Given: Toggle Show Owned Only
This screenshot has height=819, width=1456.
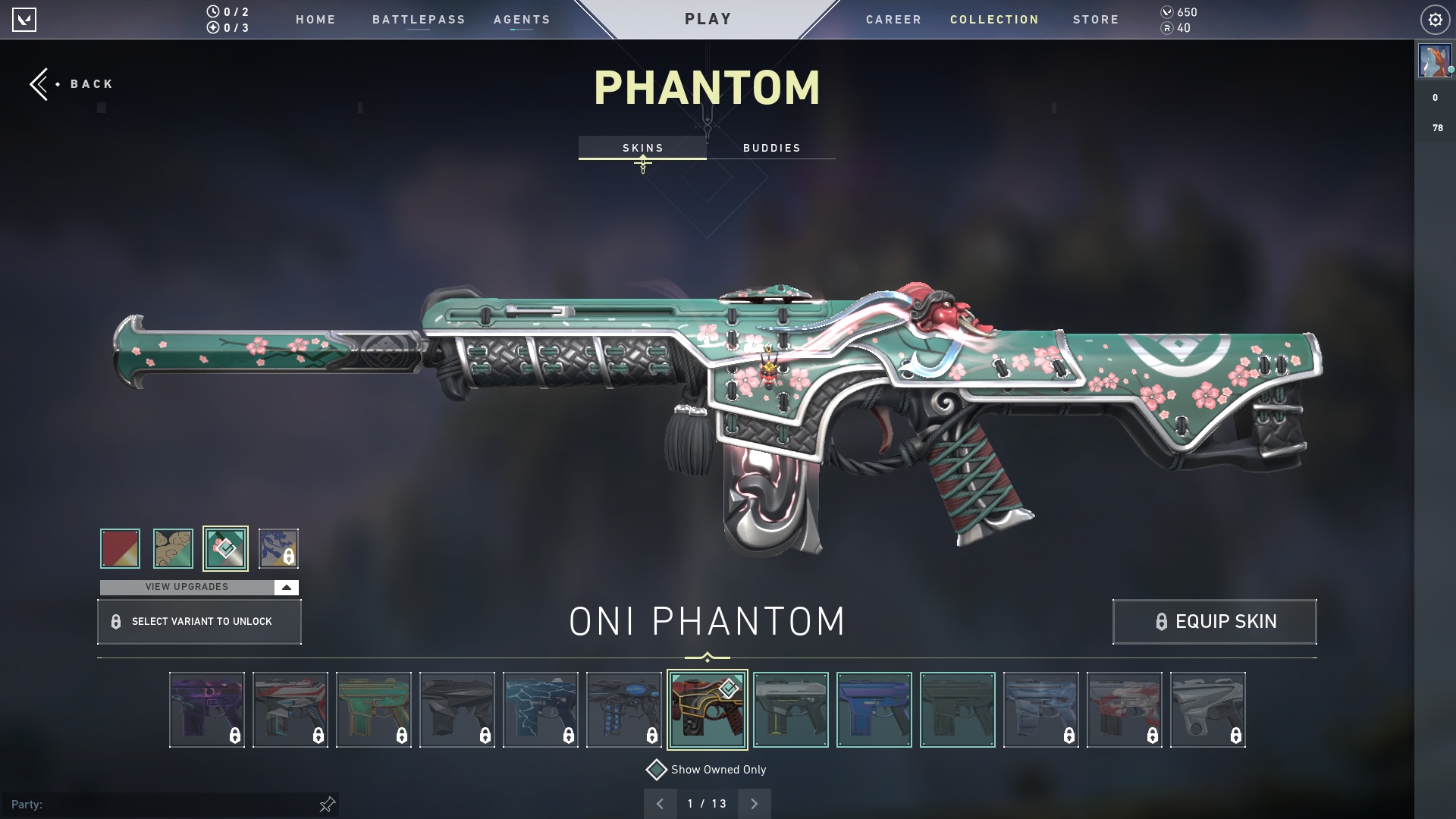Looking at the screenshot, I should pyautogui.click(x=657, y=770).
